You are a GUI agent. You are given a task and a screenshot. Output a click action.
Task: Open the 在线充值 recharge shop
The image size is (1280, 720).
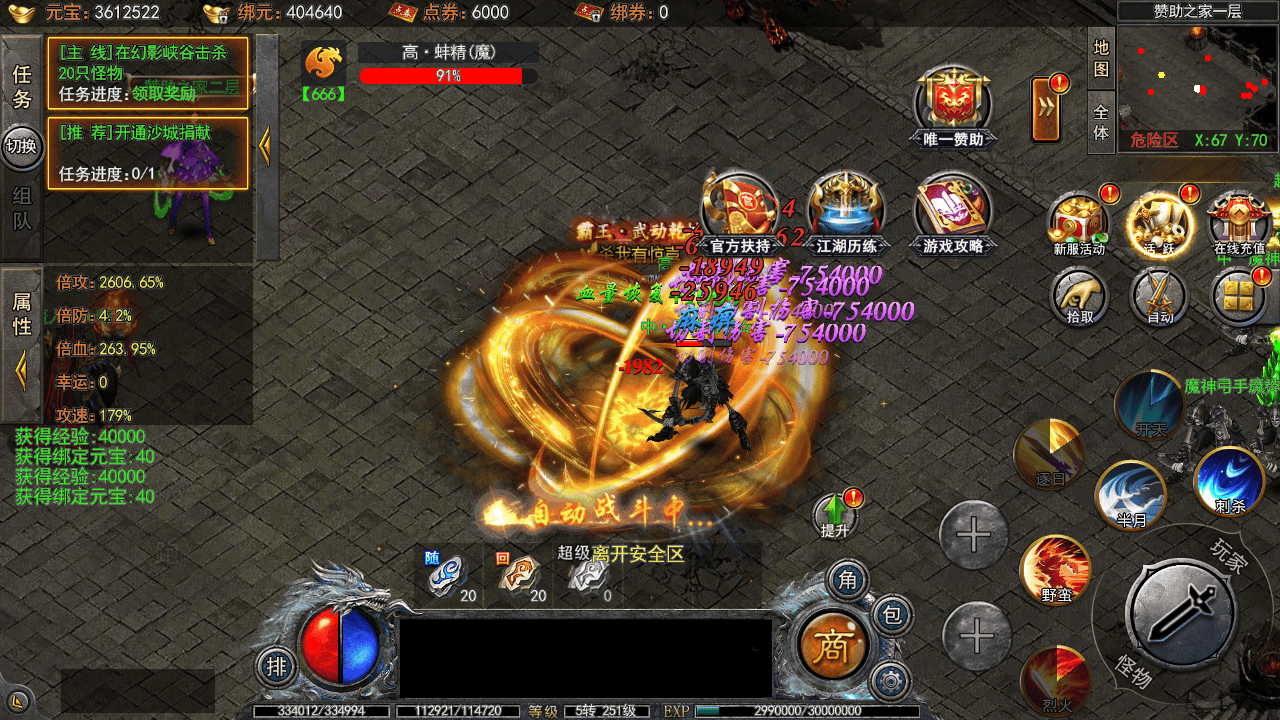[1239, 221]
